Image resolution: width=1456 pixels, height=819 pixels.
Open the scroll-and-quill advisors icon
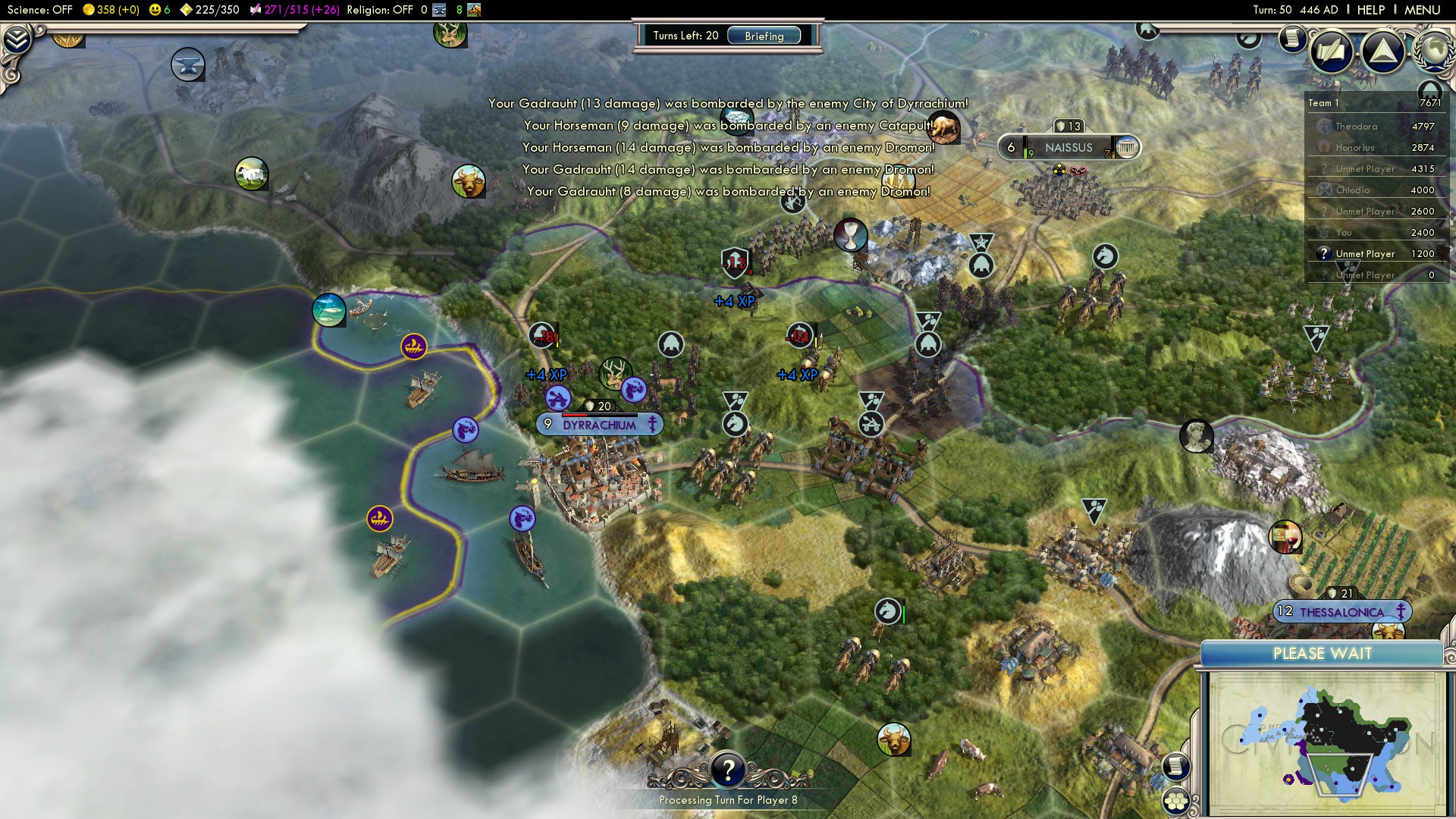pyautogui.click(x=1331, y=52)
